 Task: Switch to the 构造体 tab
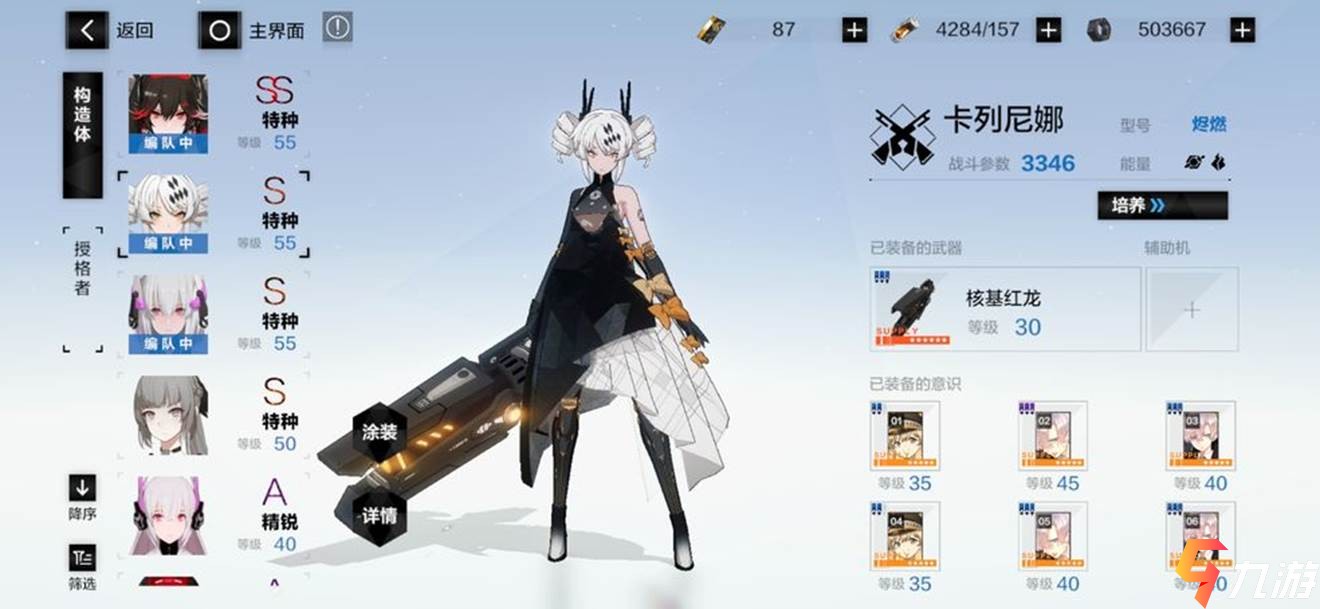(82, 134)
